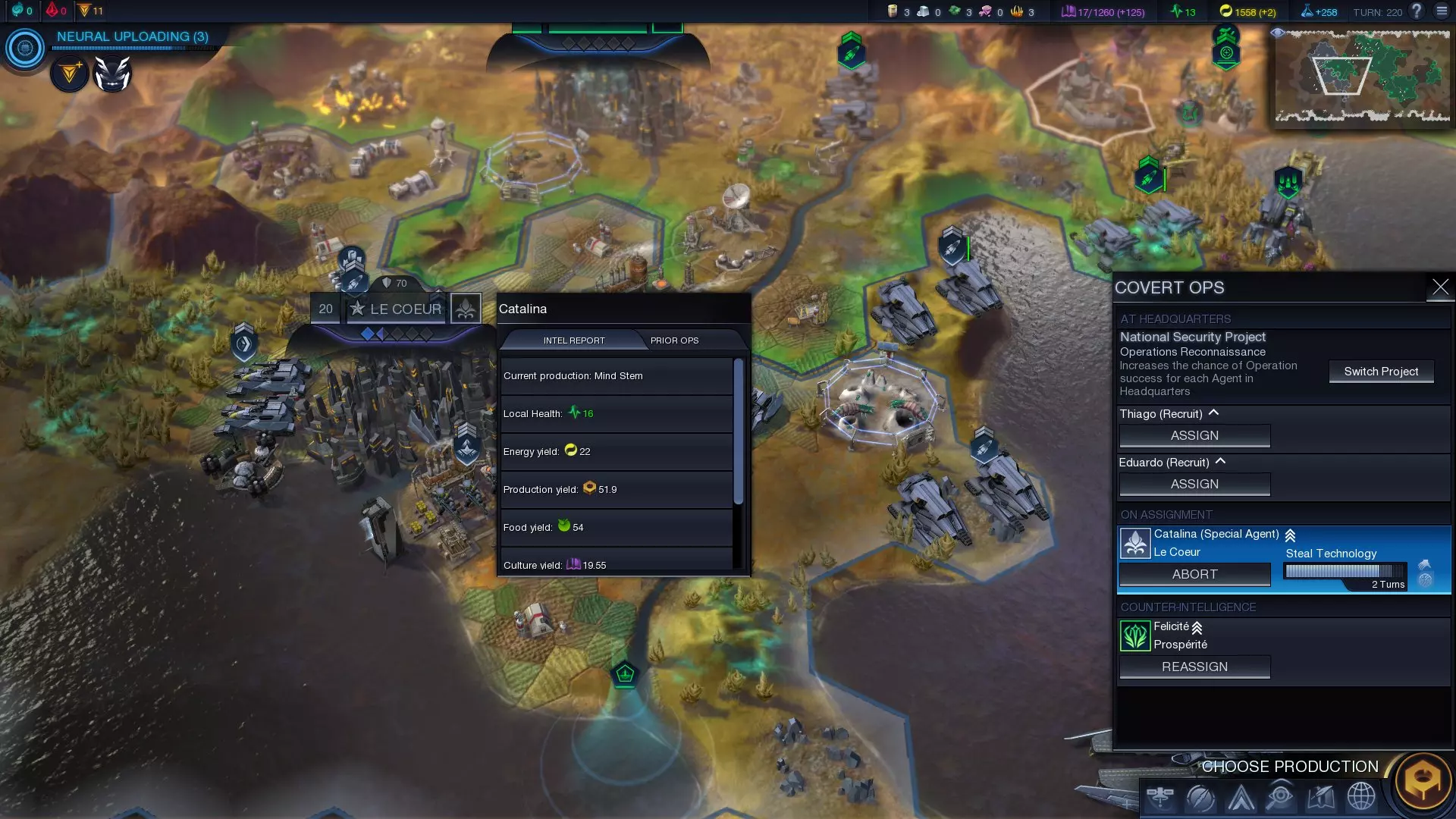Assign recruit Thiago to a mission
Viewport: 1456px width, 819px height.
[1194, 436]
